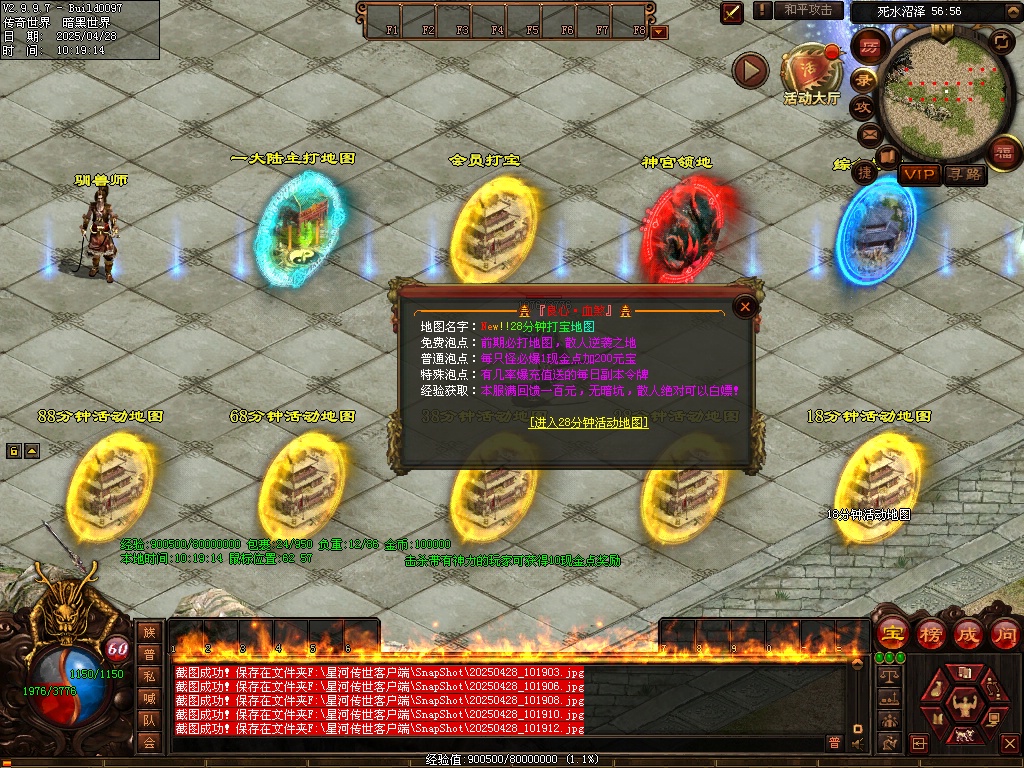Switch chat to the 私 private channel
Viewport: 1024px width, 768px height.
click(x=149, y=677)
